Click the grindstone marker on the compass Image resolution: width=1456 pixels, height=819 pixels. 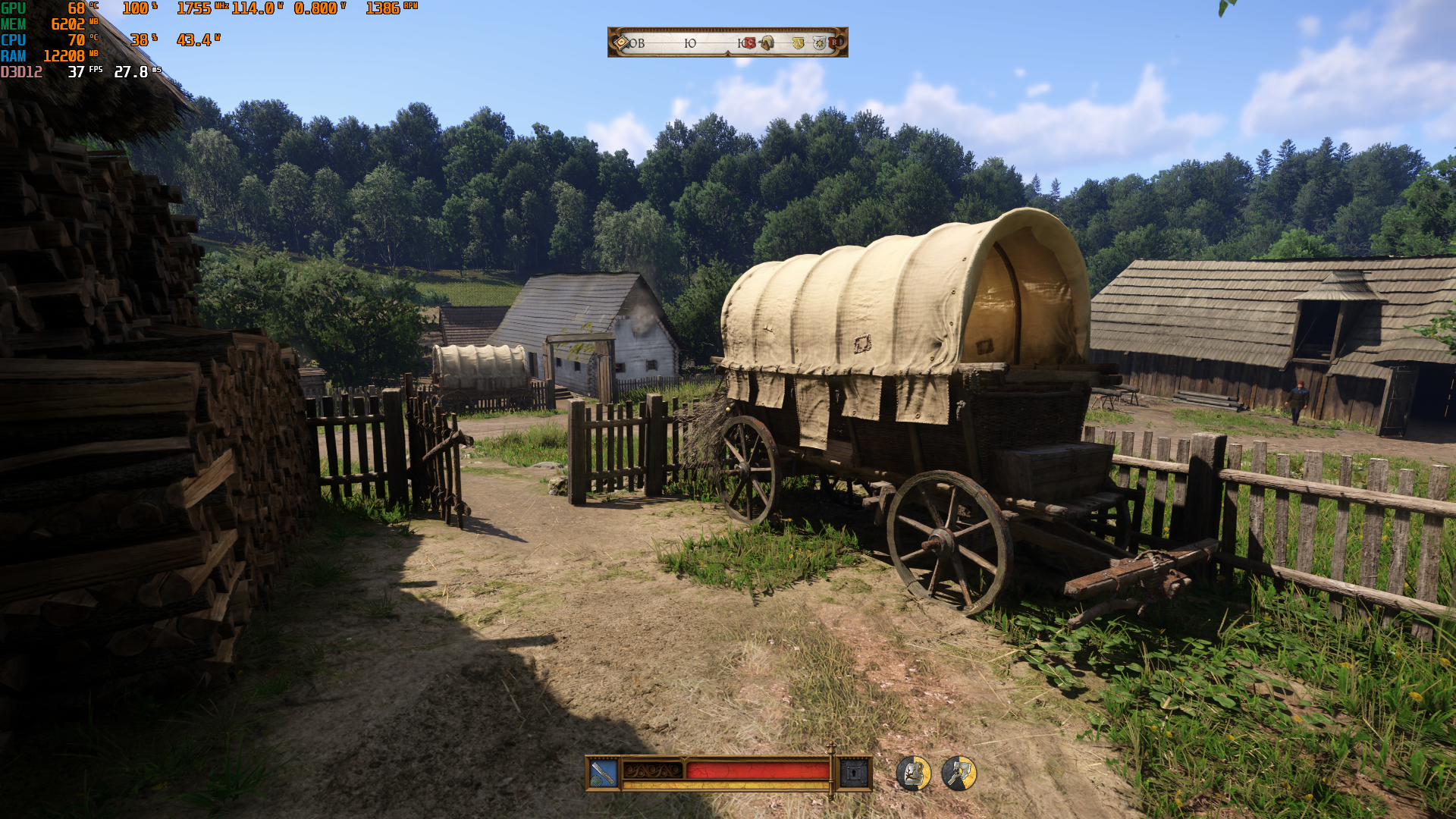pyautogui.click(x=767, y=43)
